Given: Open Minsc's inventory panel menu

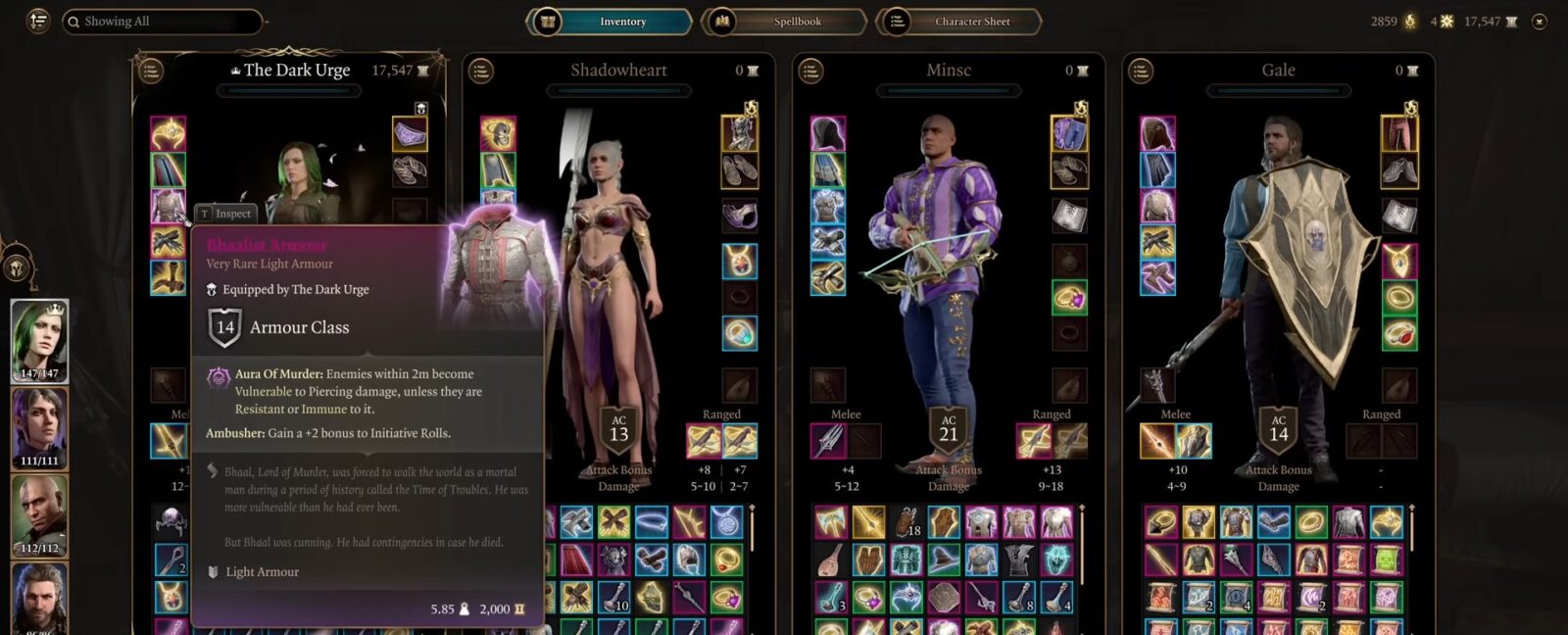Looking at the screenshot, I should point(810,71).
